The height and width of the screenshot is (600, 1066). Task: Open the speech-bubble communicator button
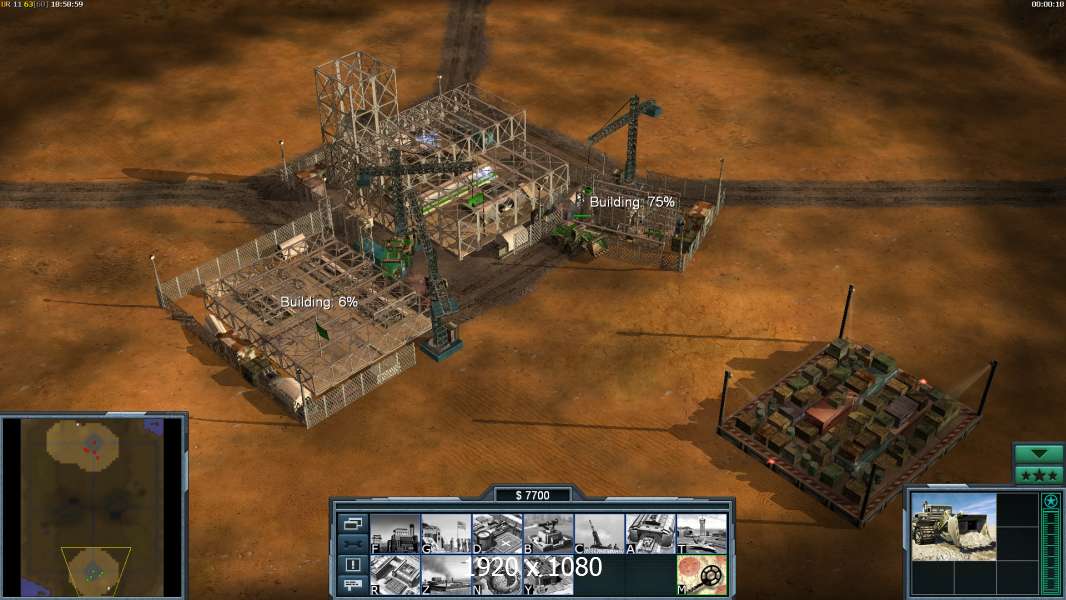point(353,585)
